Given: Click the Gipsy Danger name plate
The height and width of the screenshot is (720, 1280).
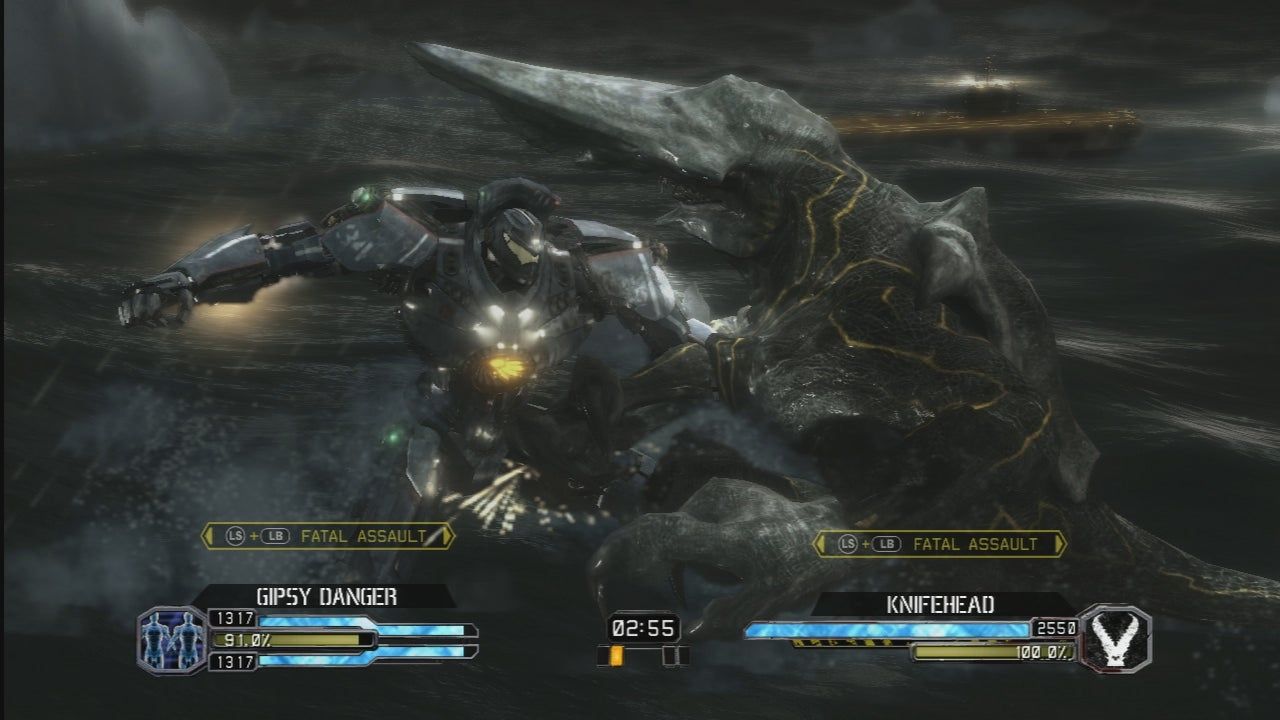Looking at the screenshot, I should click(326, 597).
